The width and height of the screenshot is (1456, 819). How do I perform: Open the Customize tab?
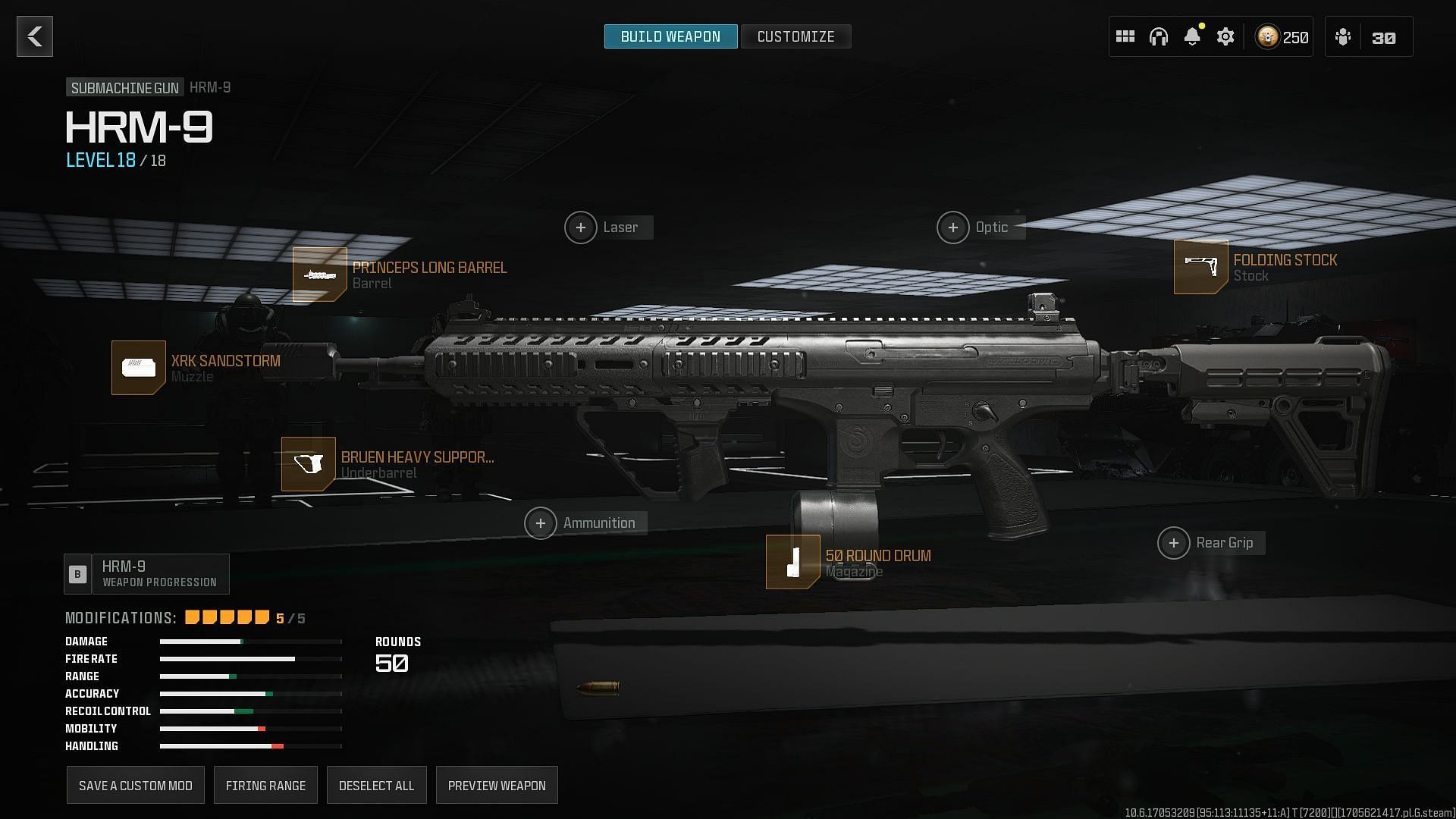pos(795,36)
